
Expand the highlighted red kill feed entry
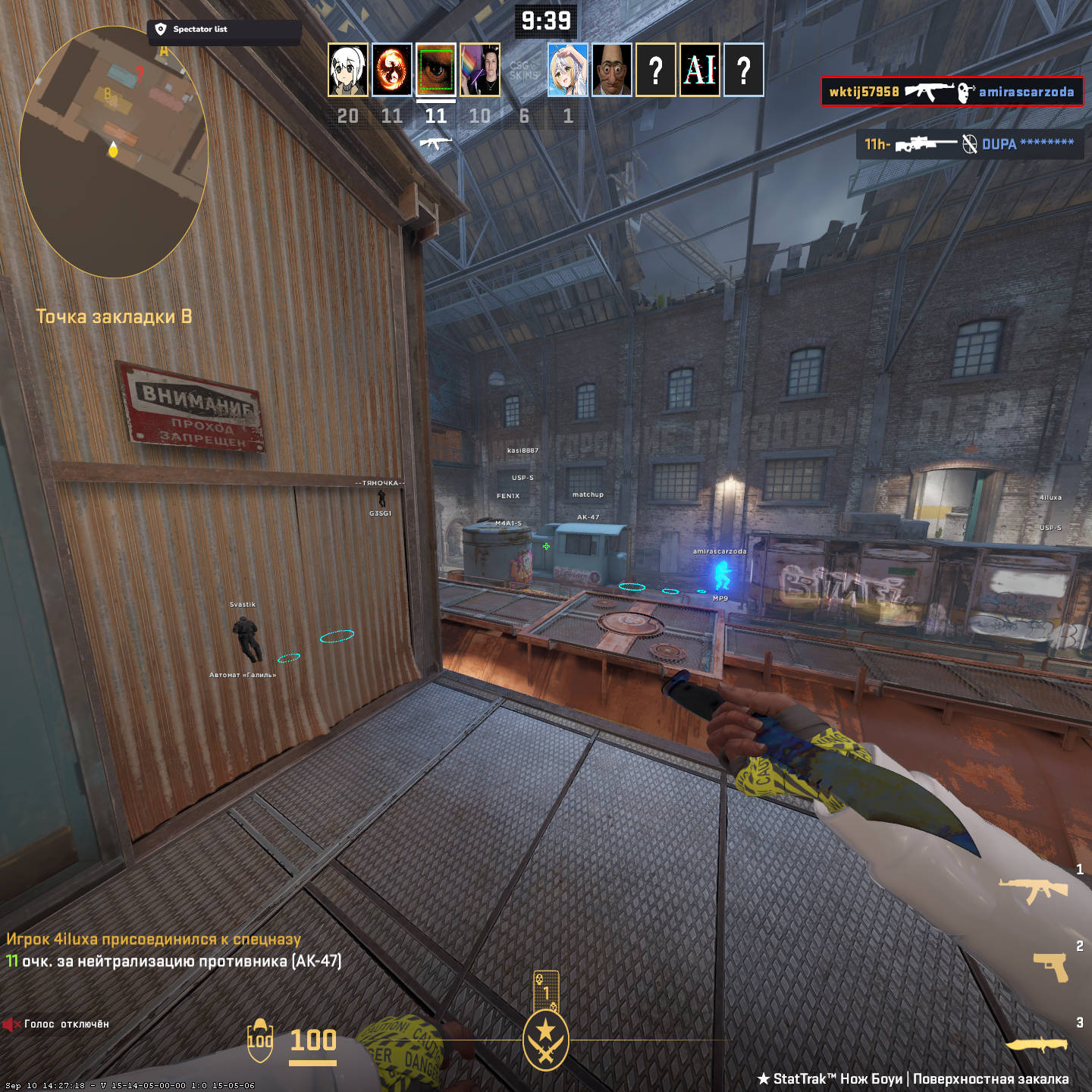(952, 93)
